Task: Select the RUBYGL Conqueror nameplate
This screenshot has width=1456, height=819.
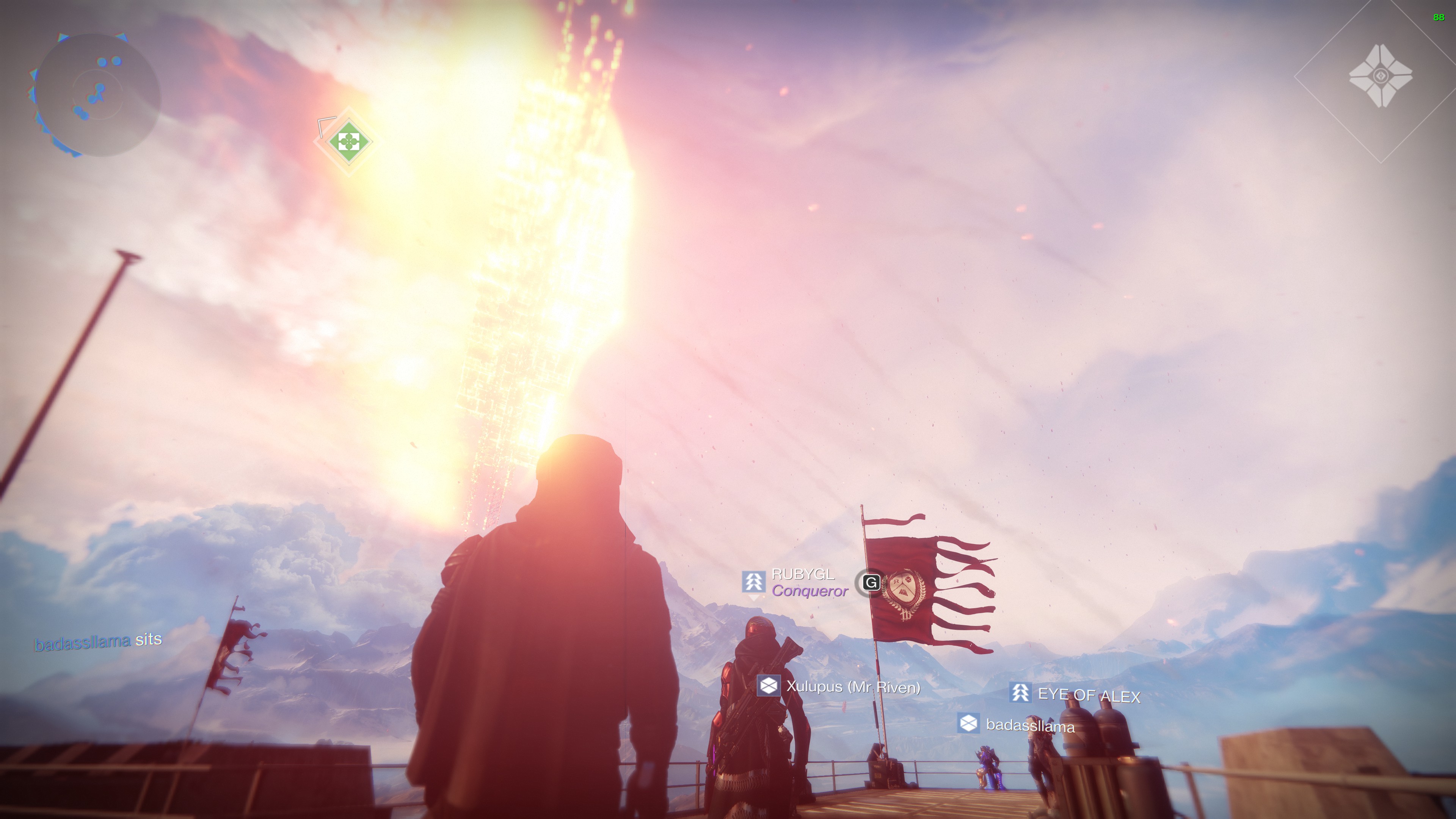Action: tap(796, 583)
